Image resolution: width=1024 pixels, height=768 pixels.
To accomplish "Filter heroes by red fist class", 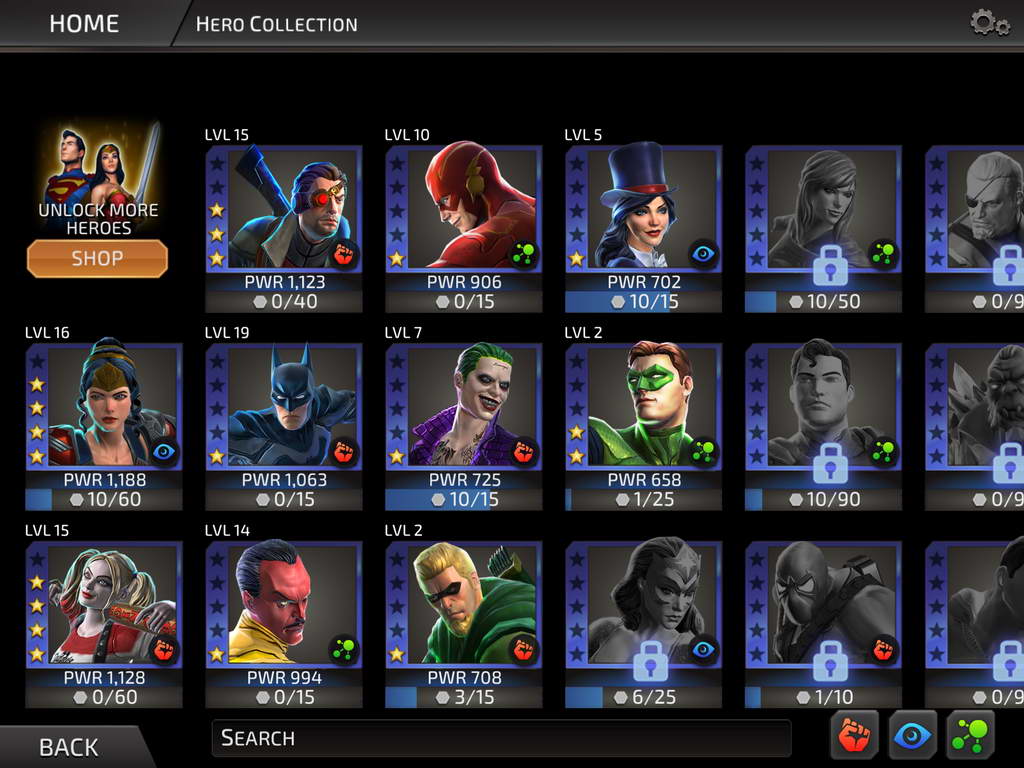I will pos(854,737).
